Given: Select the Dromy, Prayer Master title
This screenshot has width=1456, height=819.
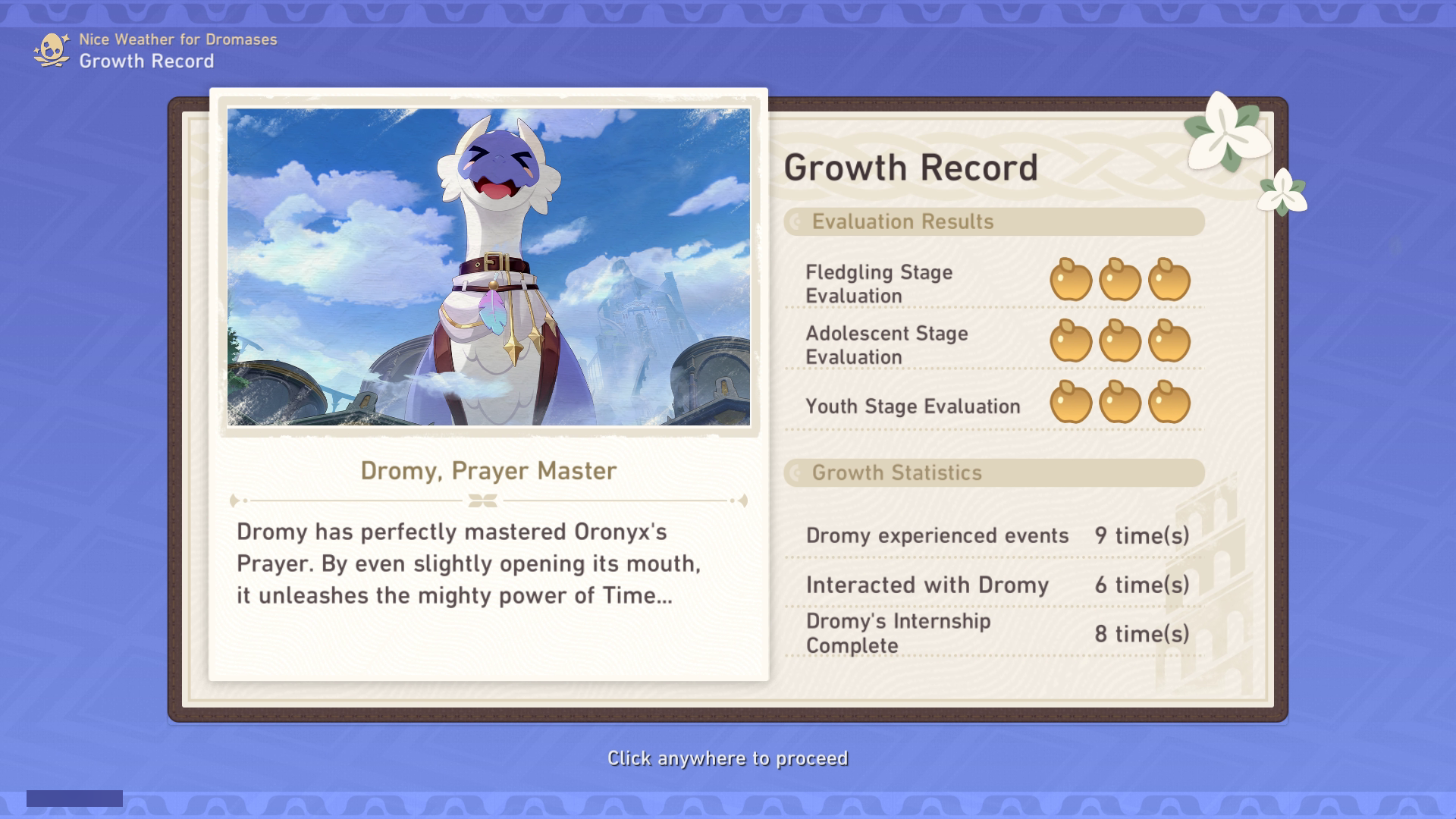Looking at the screenshot, I should pos(488,470).
